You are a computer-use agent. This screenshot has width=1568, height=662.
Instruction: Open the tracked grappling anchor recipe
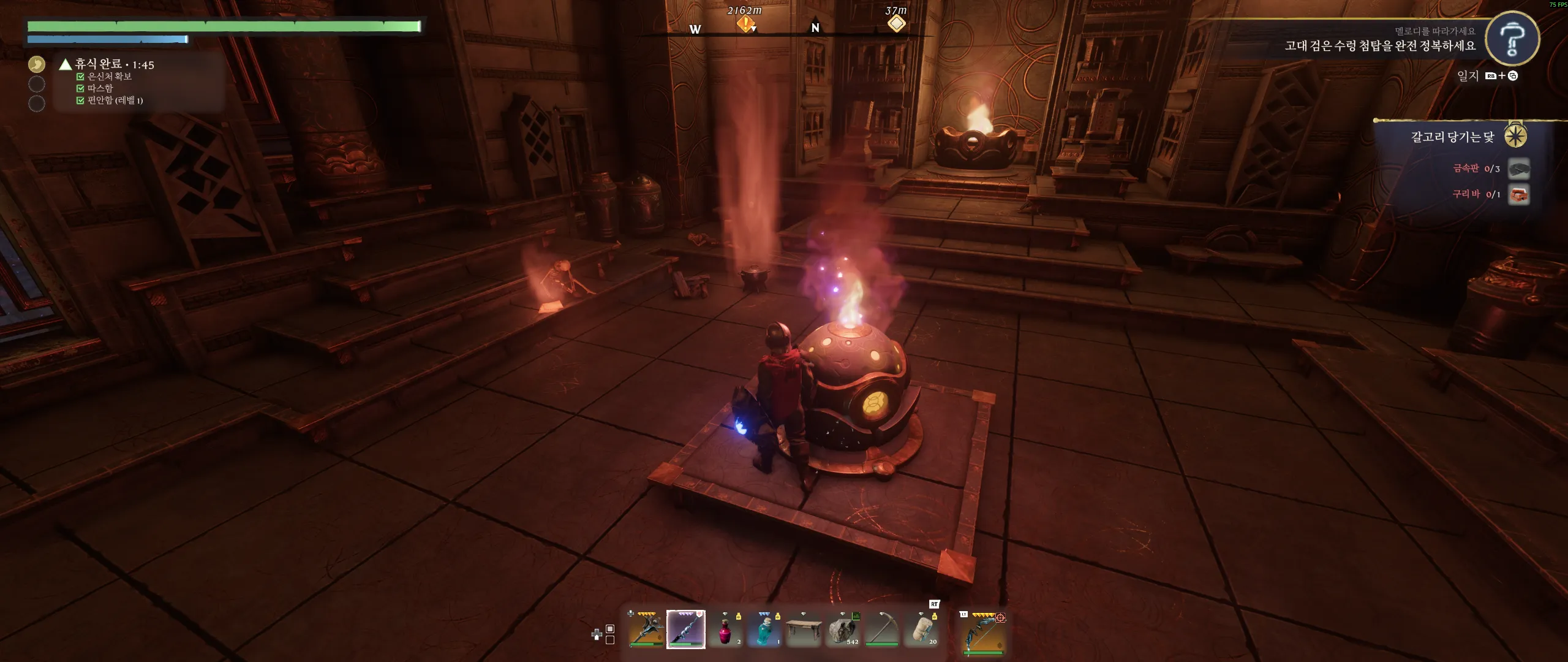(x=1452, y=137)
